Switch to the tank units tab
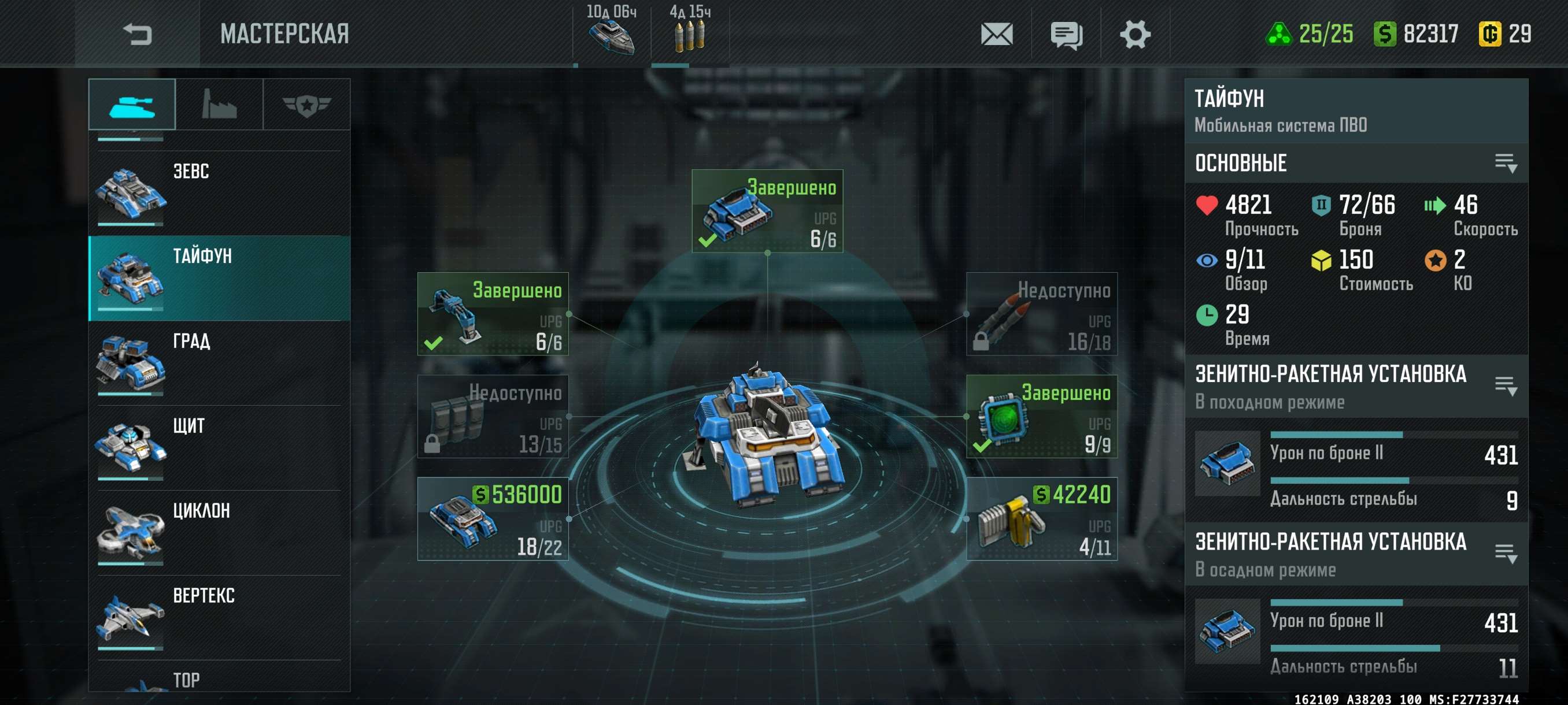1568x705 pixels. point(131,105)
